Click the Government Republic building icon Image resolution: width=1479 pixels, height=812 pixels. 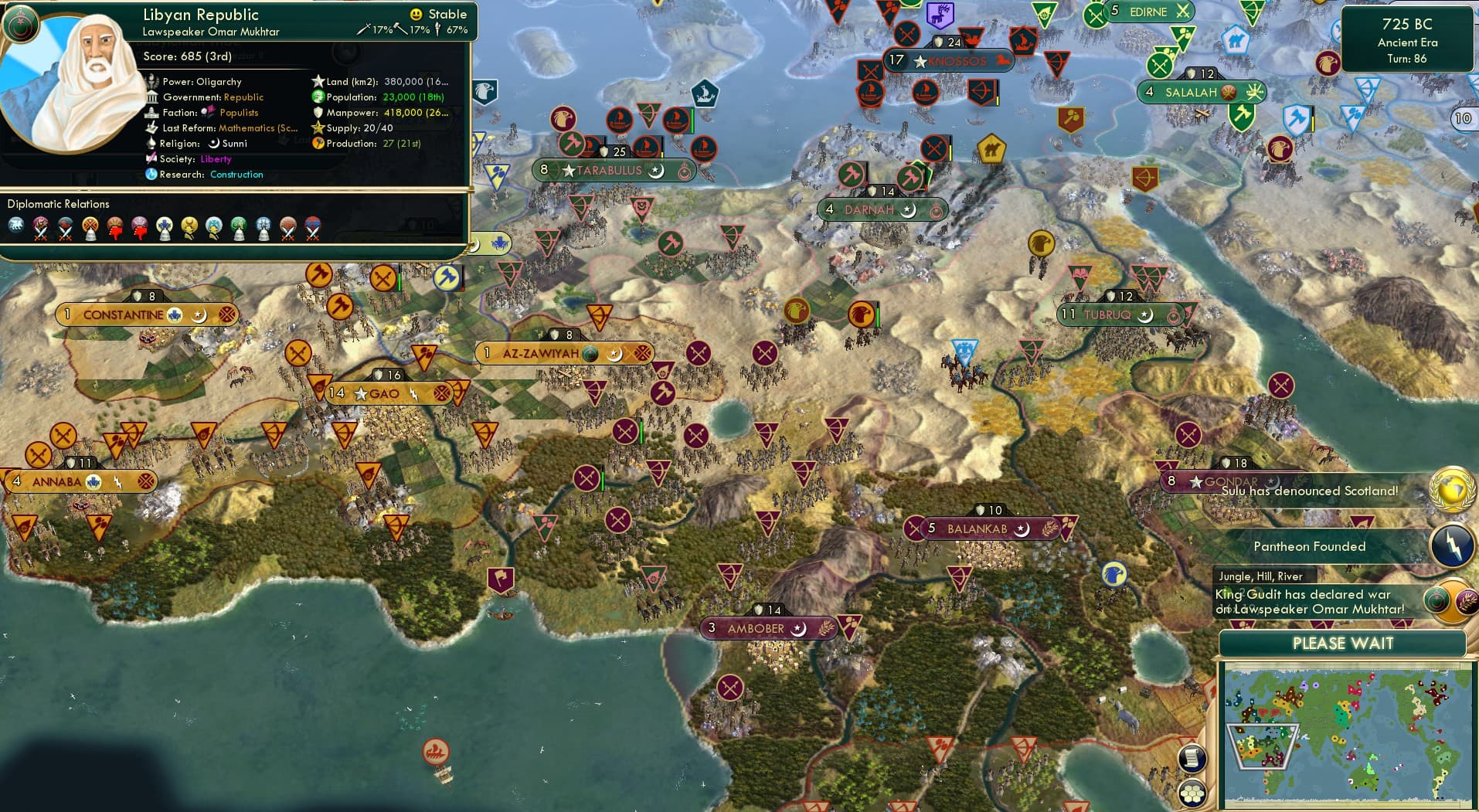153,97
